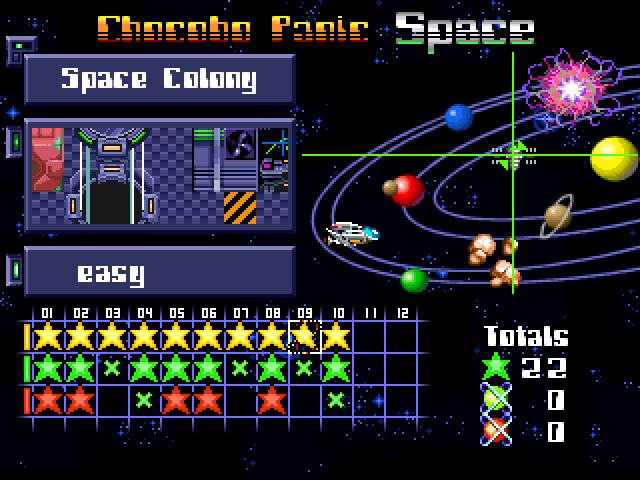Choose the asteroid cluster stage
Image resolution: width=640 pixels, height=480 pixels.
(494, 258)
